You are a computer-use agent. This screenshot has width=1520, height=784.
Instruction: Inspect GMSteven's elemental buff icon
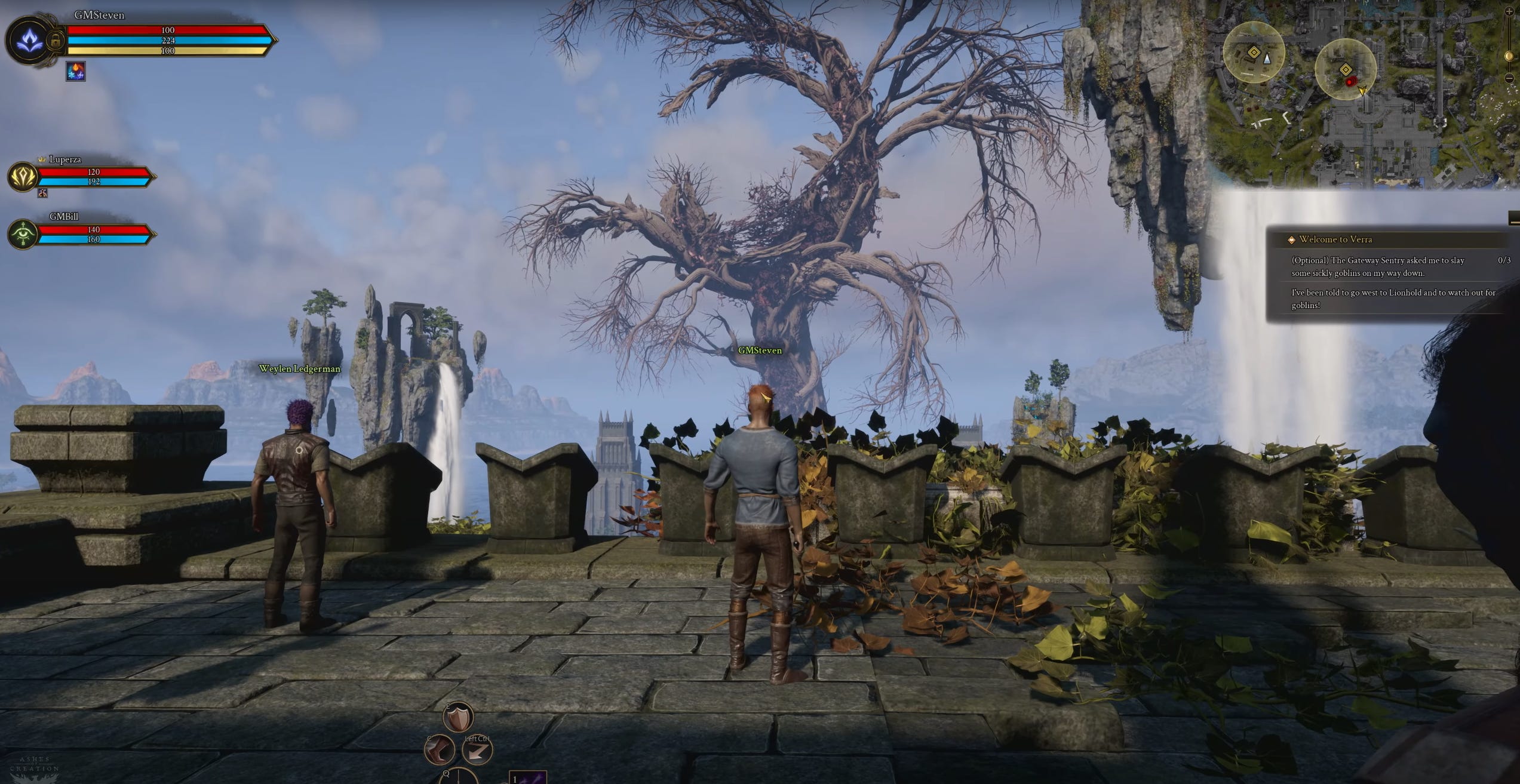(75, 72)
